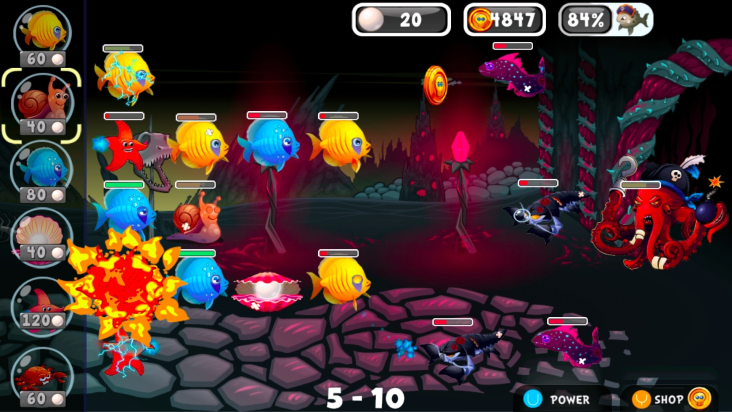Image resolution: width=732 pixels, height=412 pixels.
Task: Pick the blue fish unit costing 80
Action: [x=43, y=168]
